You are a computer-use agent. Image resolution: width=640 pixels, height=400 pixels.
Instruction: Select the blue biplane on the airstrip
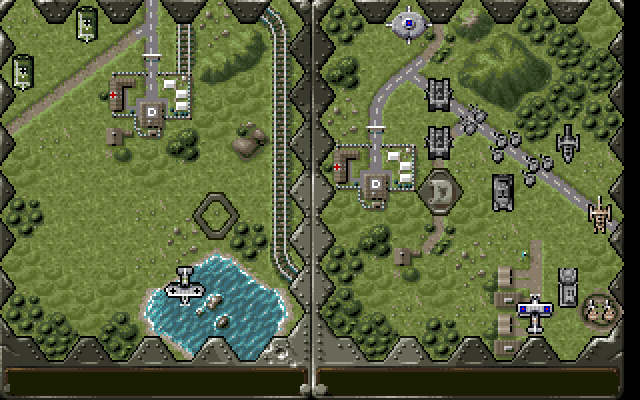coord(534,313)
